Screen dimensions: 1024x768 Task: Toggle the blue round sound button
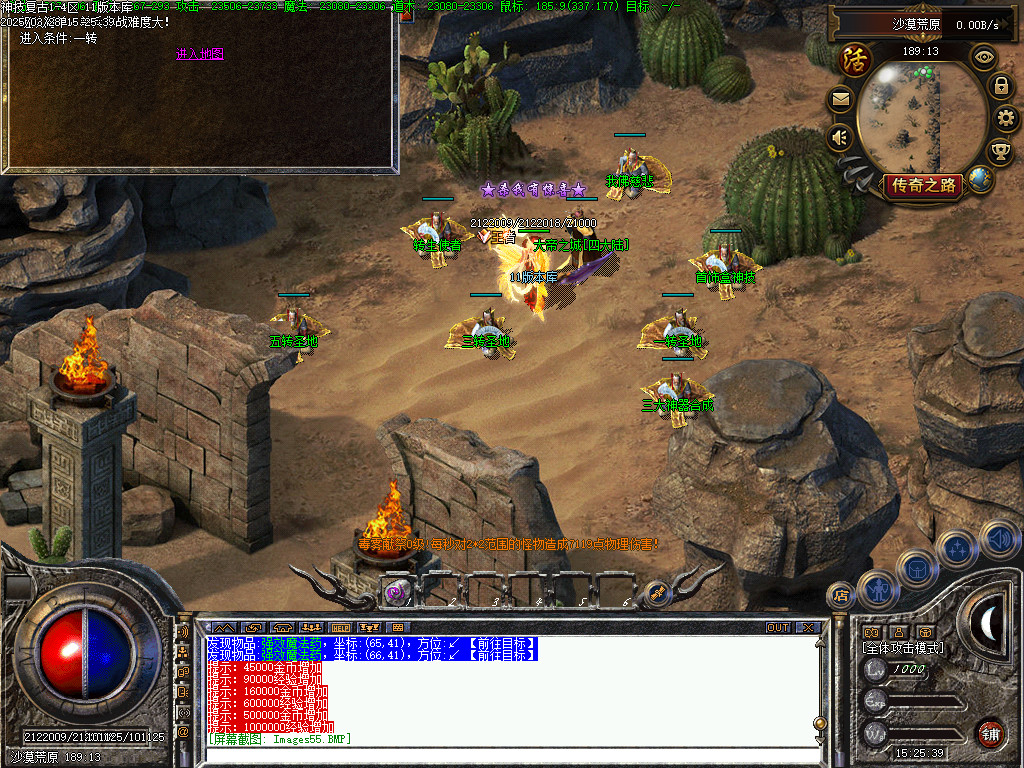999,539
